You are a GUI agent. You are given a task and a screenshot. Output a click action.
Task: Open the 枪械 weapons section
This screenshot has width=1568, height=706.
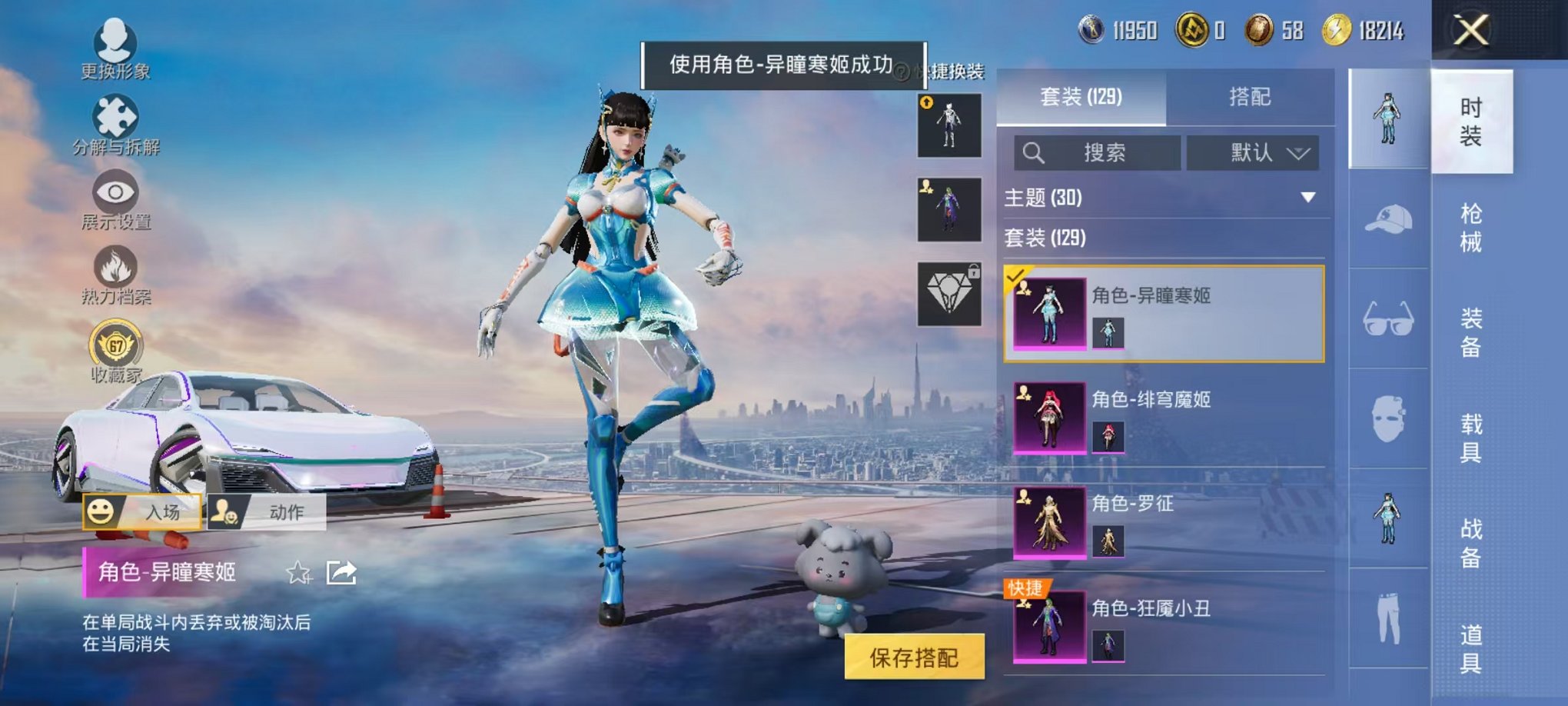click(1470, 227)
